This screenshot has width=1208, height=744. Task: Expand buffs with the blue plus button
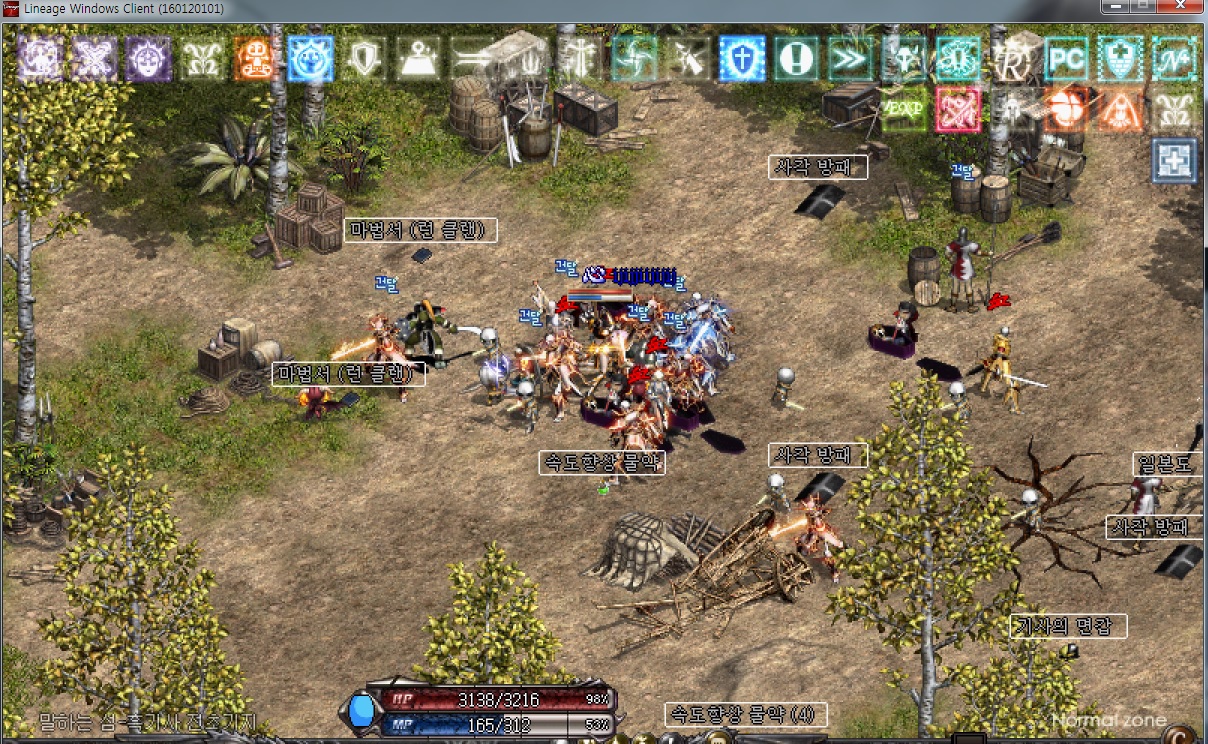(x=1174, y=161)
